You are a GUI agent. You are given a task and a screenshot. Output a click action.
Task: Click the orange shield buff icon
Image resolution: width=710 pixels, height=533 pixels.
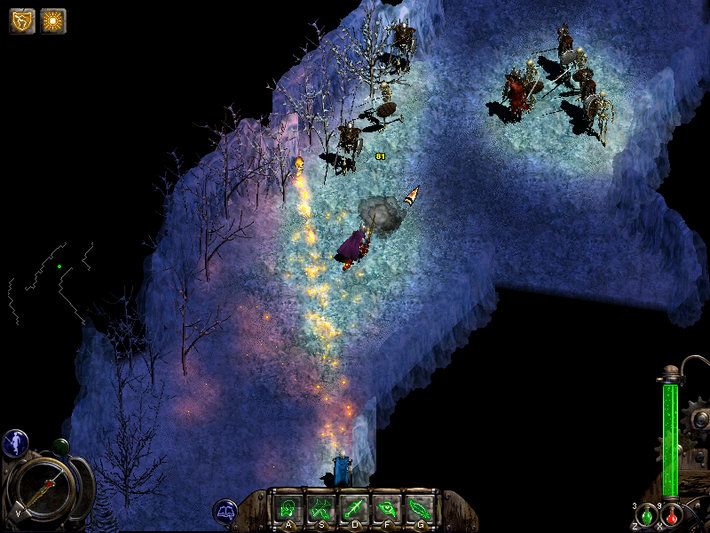(x=22, y=20)
